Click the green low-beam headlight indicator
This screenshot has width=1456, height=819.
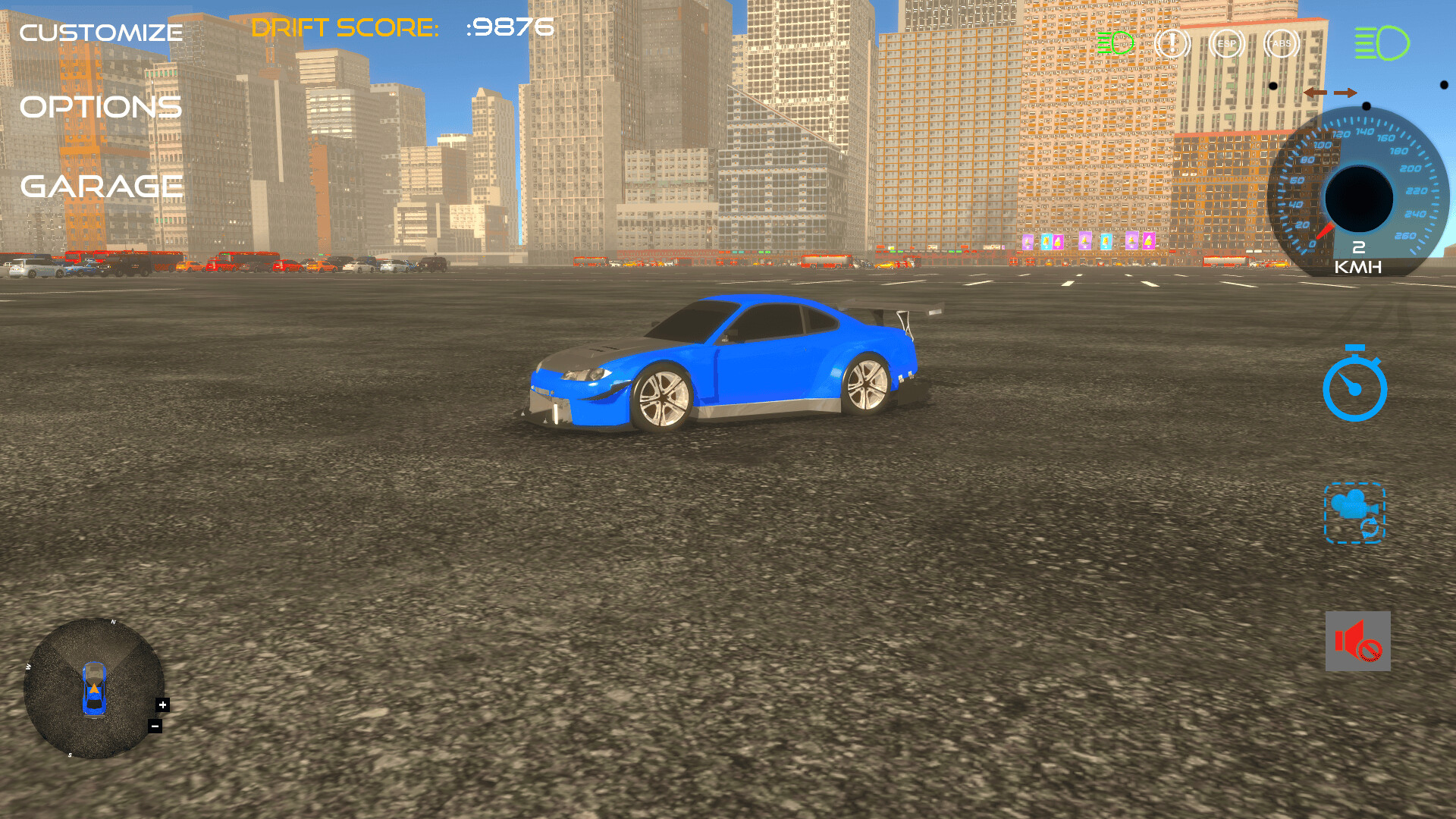click(x=1115, y=44)
